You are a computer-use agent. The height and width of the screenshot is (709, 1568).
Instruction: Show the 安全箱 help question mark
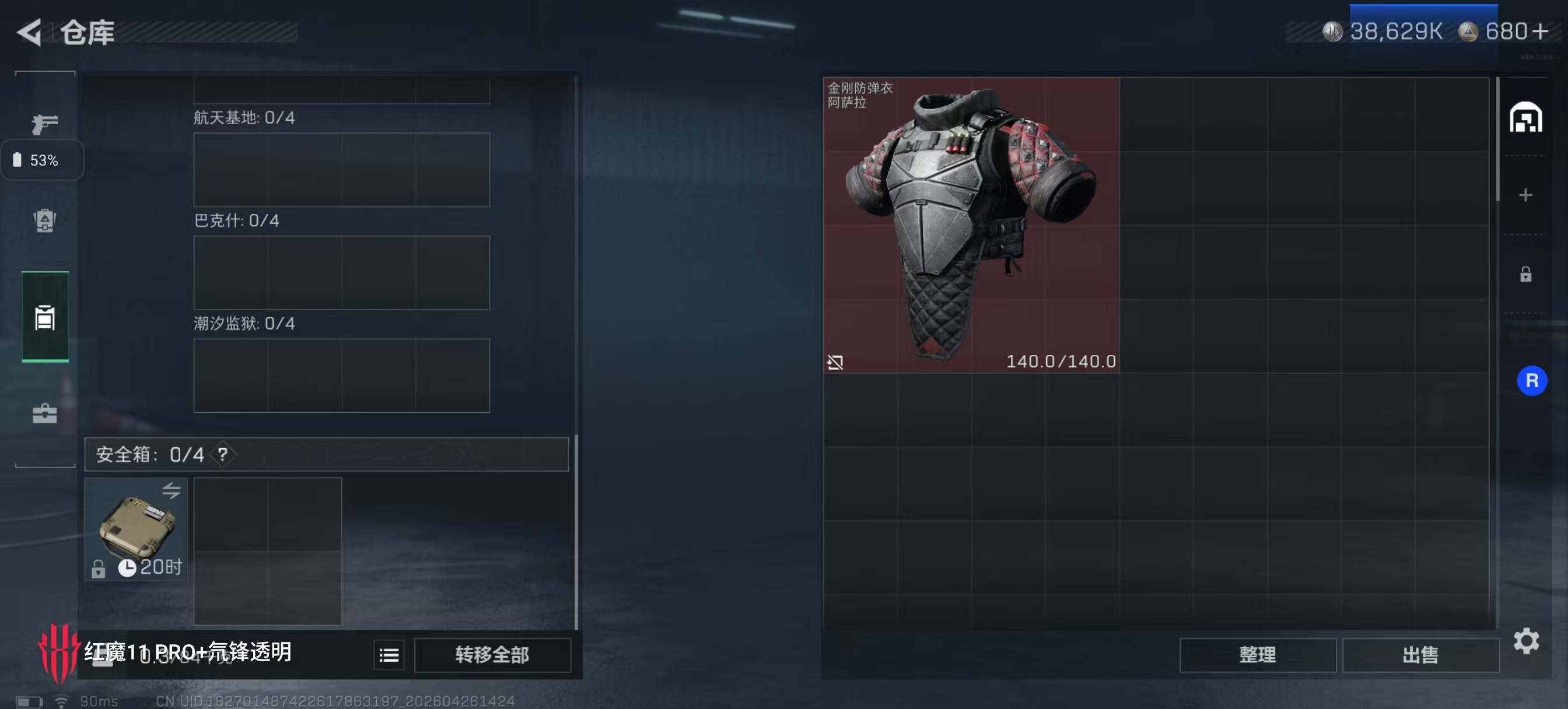(x=223, y=454)
